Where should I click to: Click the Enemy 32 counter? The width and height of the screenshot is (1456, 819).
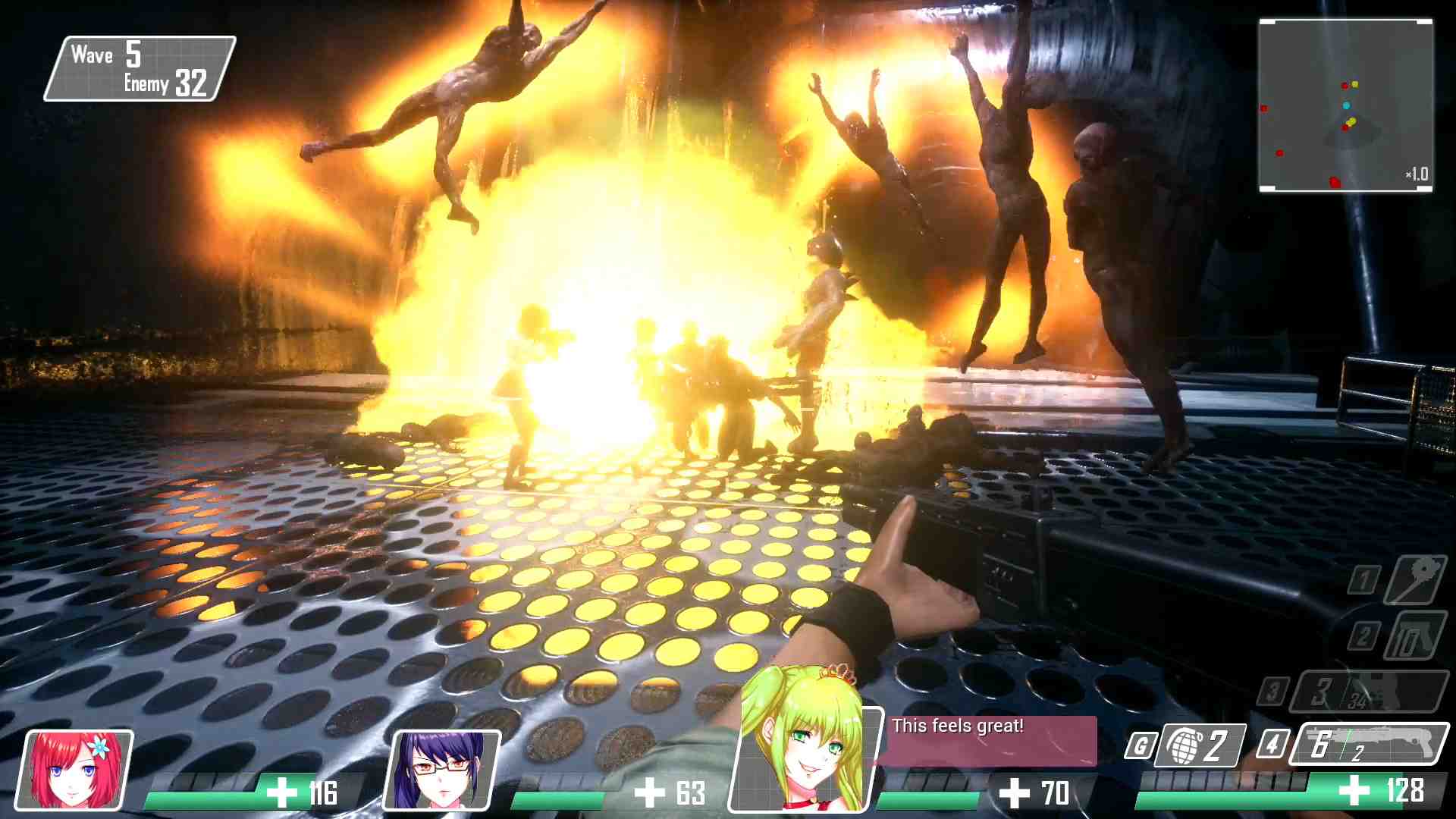coord(165,84)
